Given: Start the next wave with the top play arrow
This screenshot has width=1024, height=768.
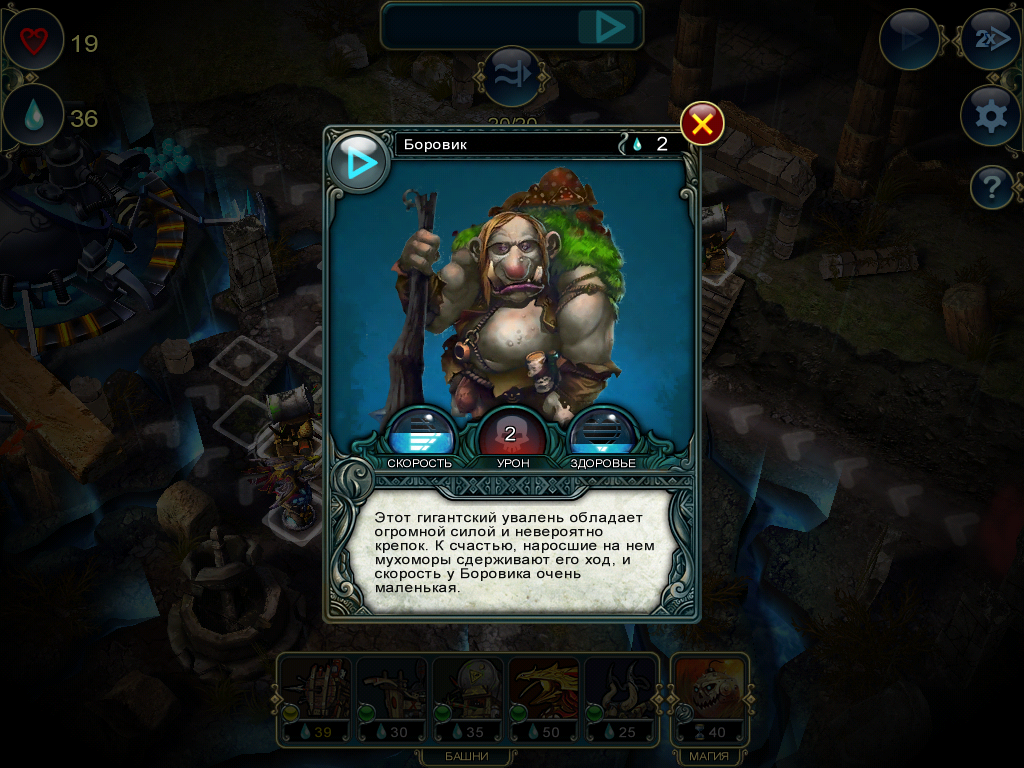Looking at the screenshot, I should click(x=608, y=27).
